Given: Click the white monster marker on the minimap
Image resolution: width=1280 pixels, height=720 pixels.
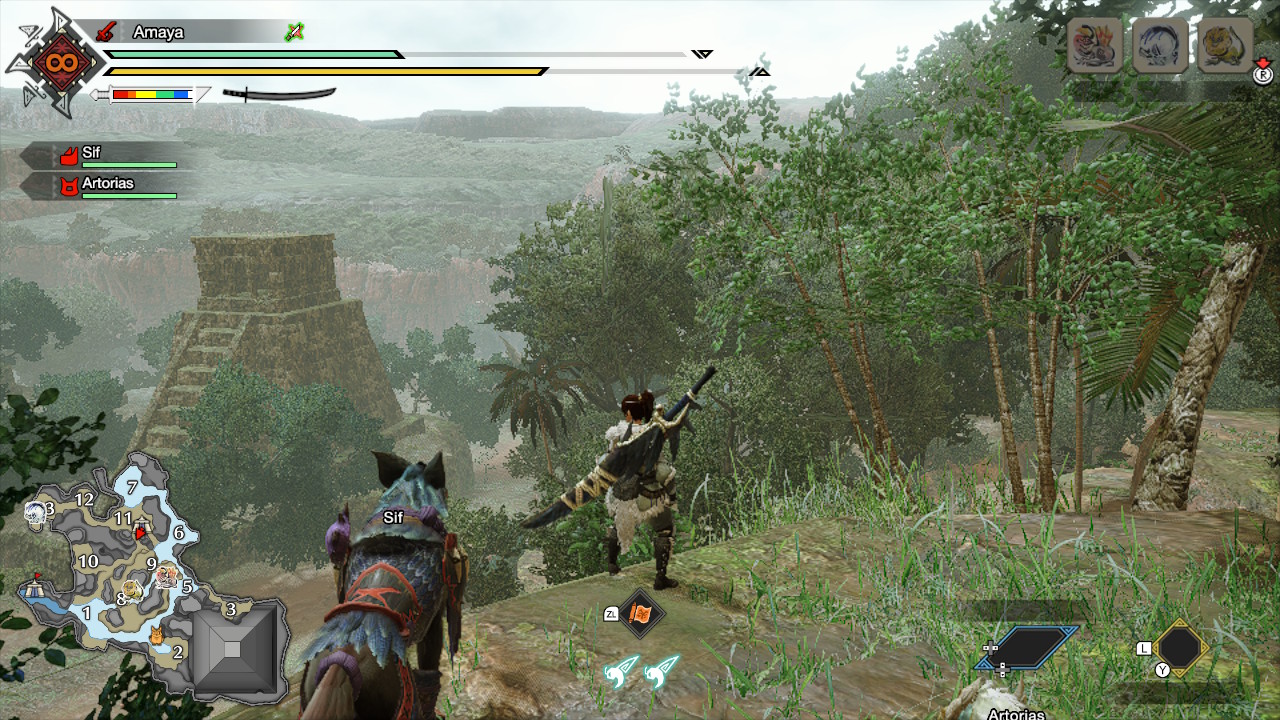Looking at the screenshot, I should tap(35, 513).
